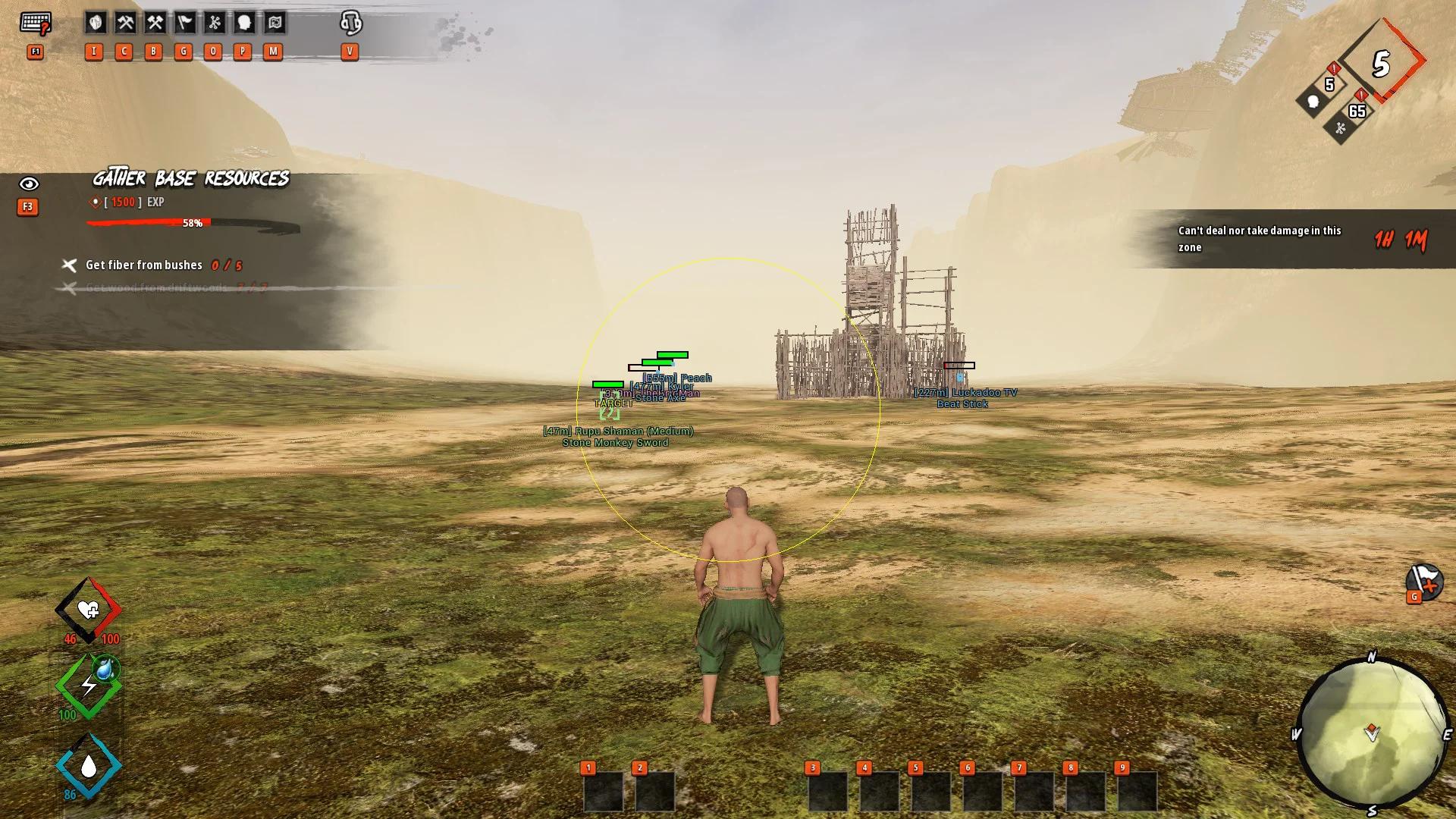Viewport: 1456px width, 819px height.
Task: Open the tech tree node icon in top bar
Action: (x=215, y=23)
